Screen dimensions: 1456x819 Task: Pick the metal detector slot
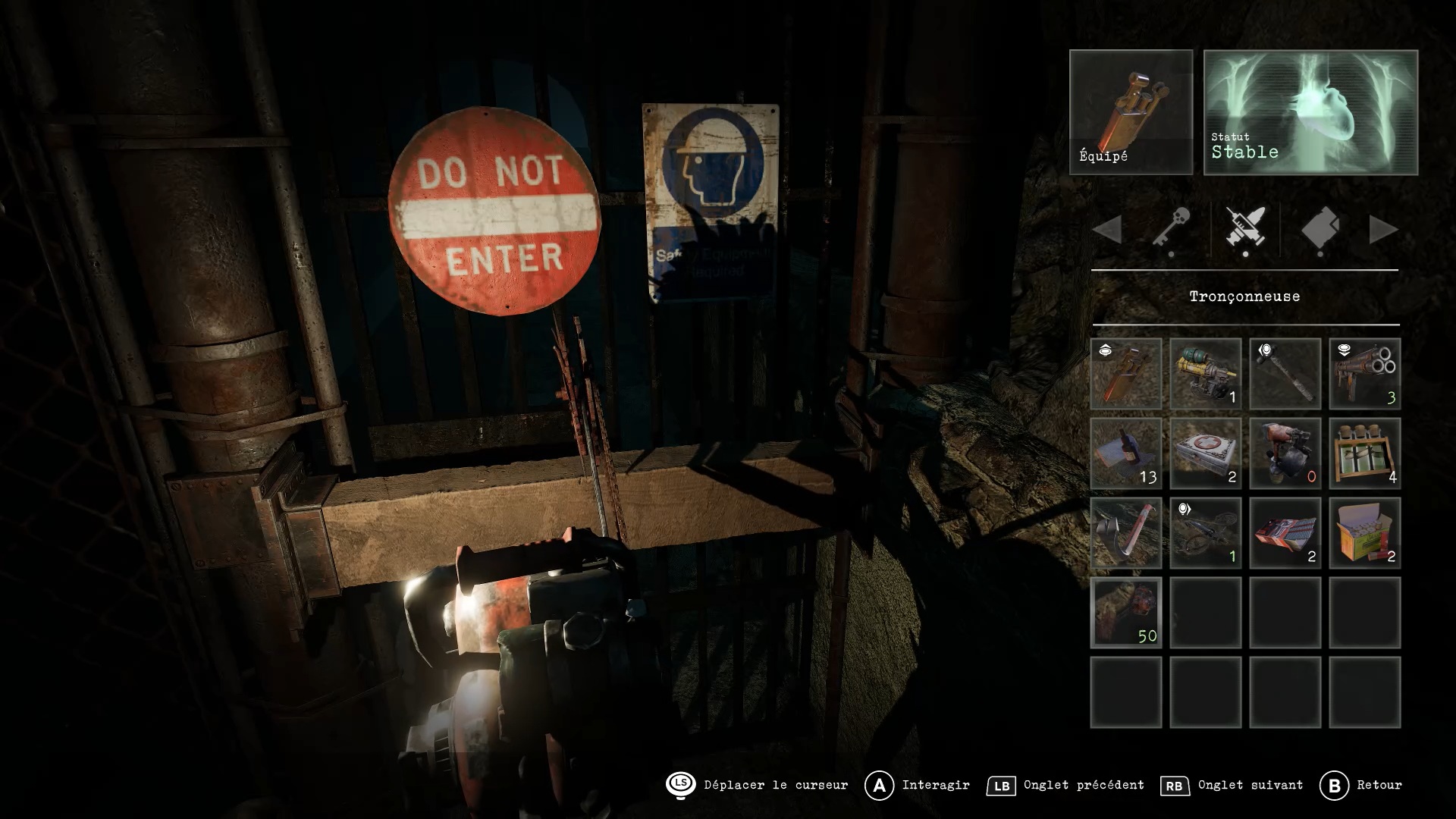click(x=1206, y=533)
